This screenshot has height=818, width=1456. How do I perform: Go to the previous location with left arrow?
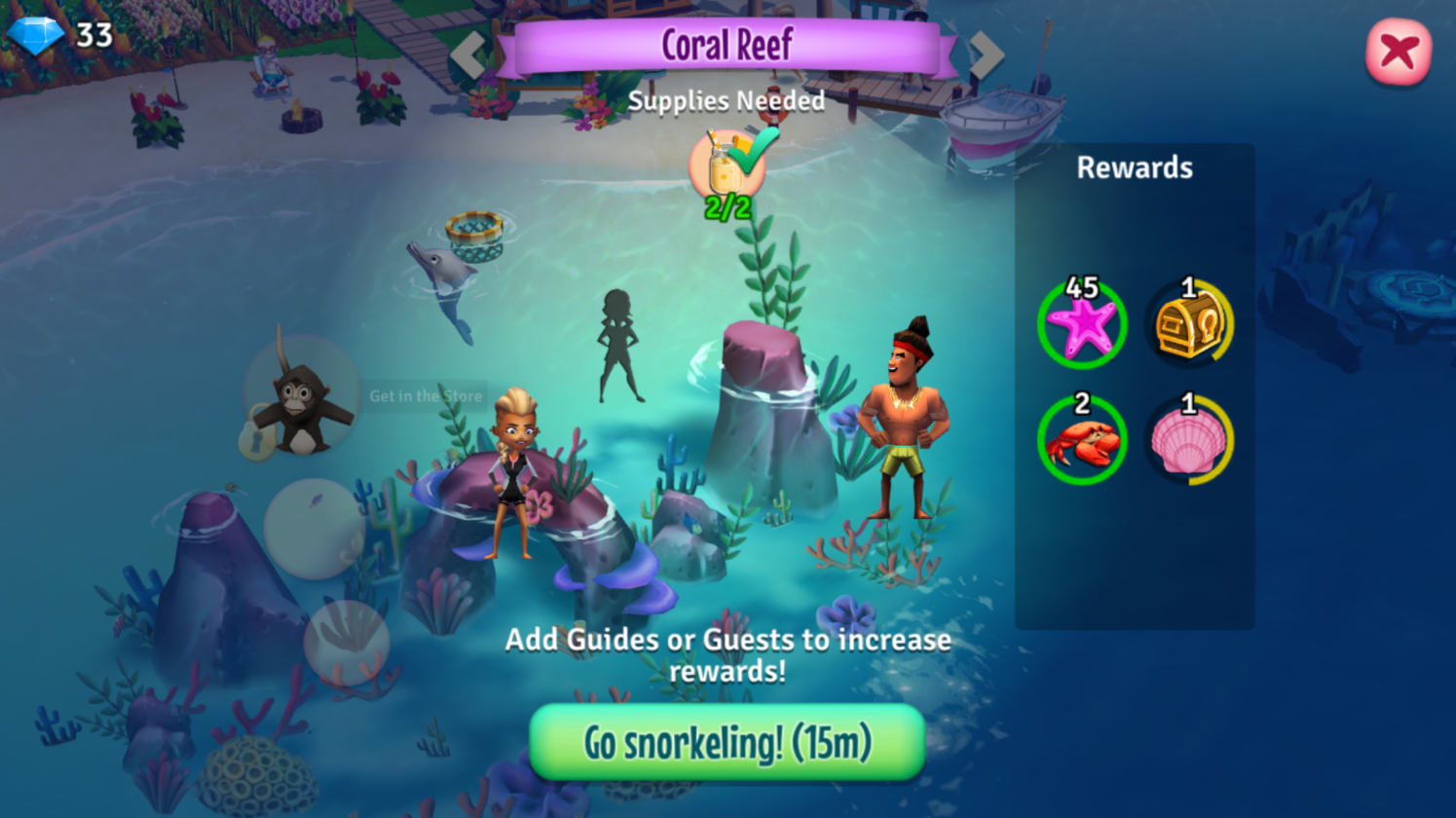pos(468,54)
